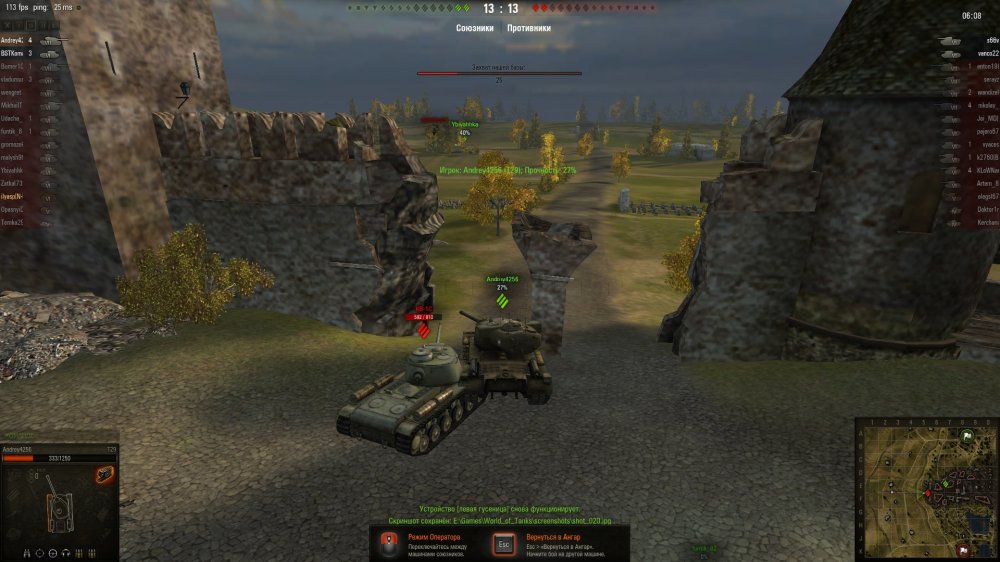The height and width of the screenshot is (562, 1000).
Task: Select the highlighted shell slot in damage panel
Action: tap(104, 474)
